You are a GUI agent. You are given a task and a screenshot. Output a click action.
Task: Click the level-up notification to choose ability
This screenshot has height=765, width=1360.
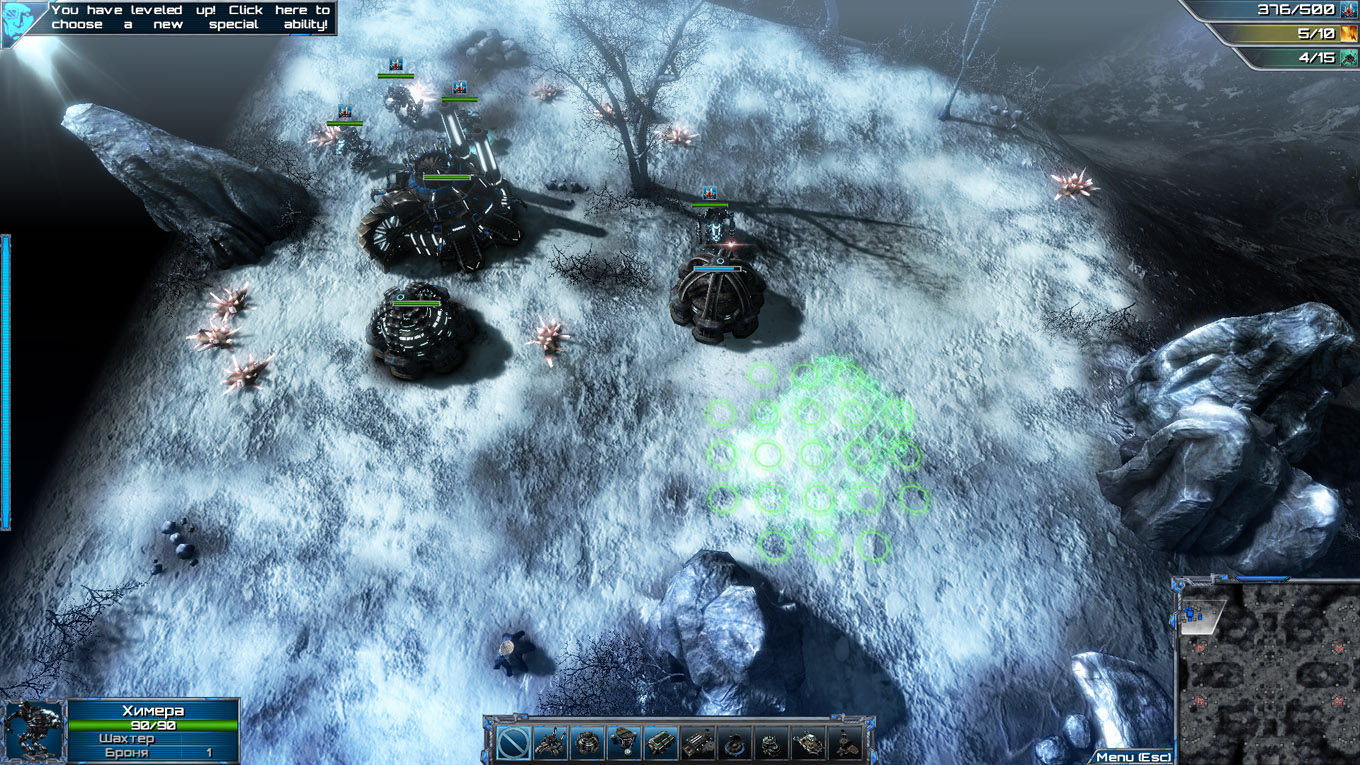point(190,17)
